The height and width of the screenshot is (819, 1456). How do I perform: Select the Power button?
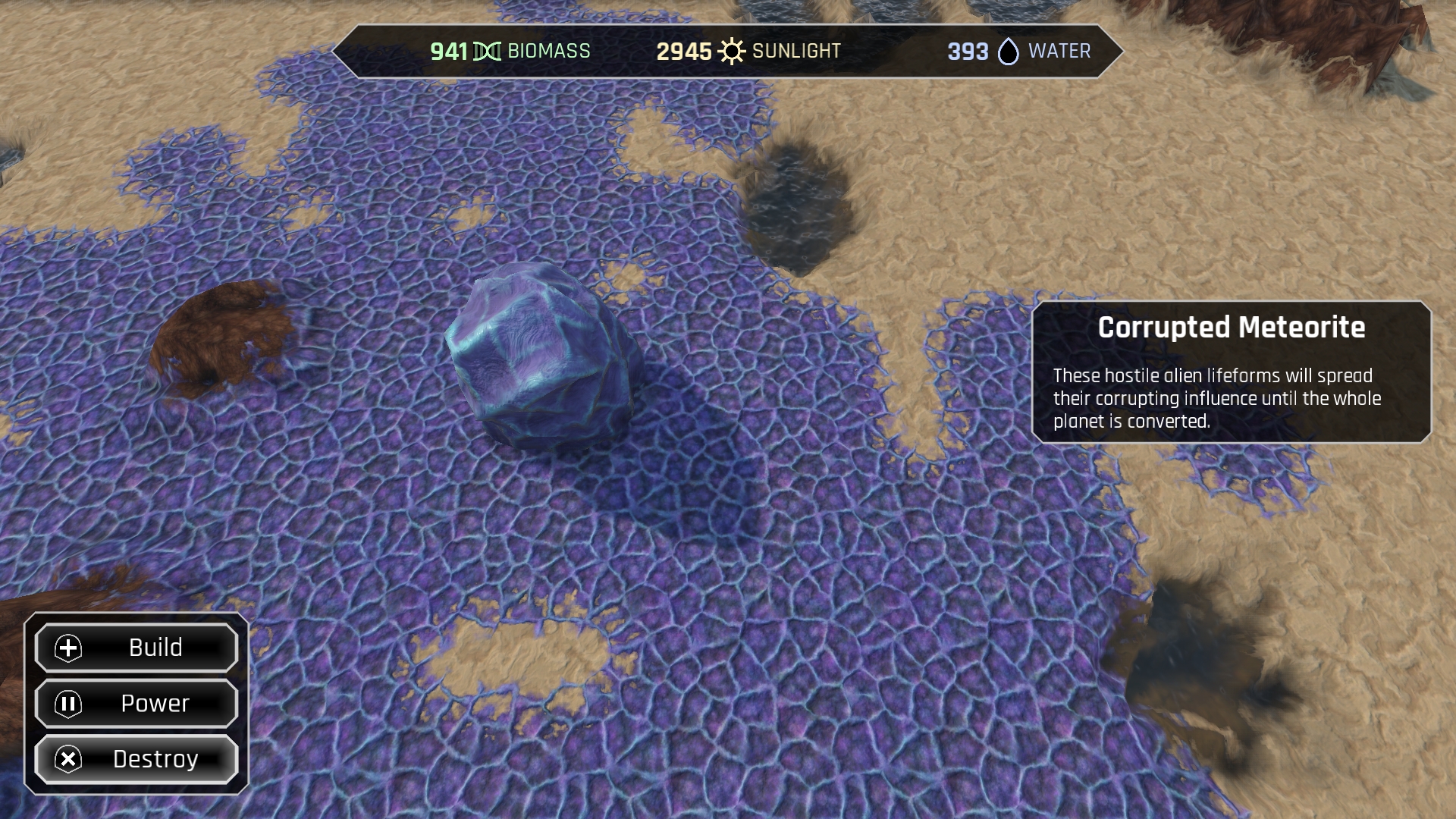[x=137, y=704]
